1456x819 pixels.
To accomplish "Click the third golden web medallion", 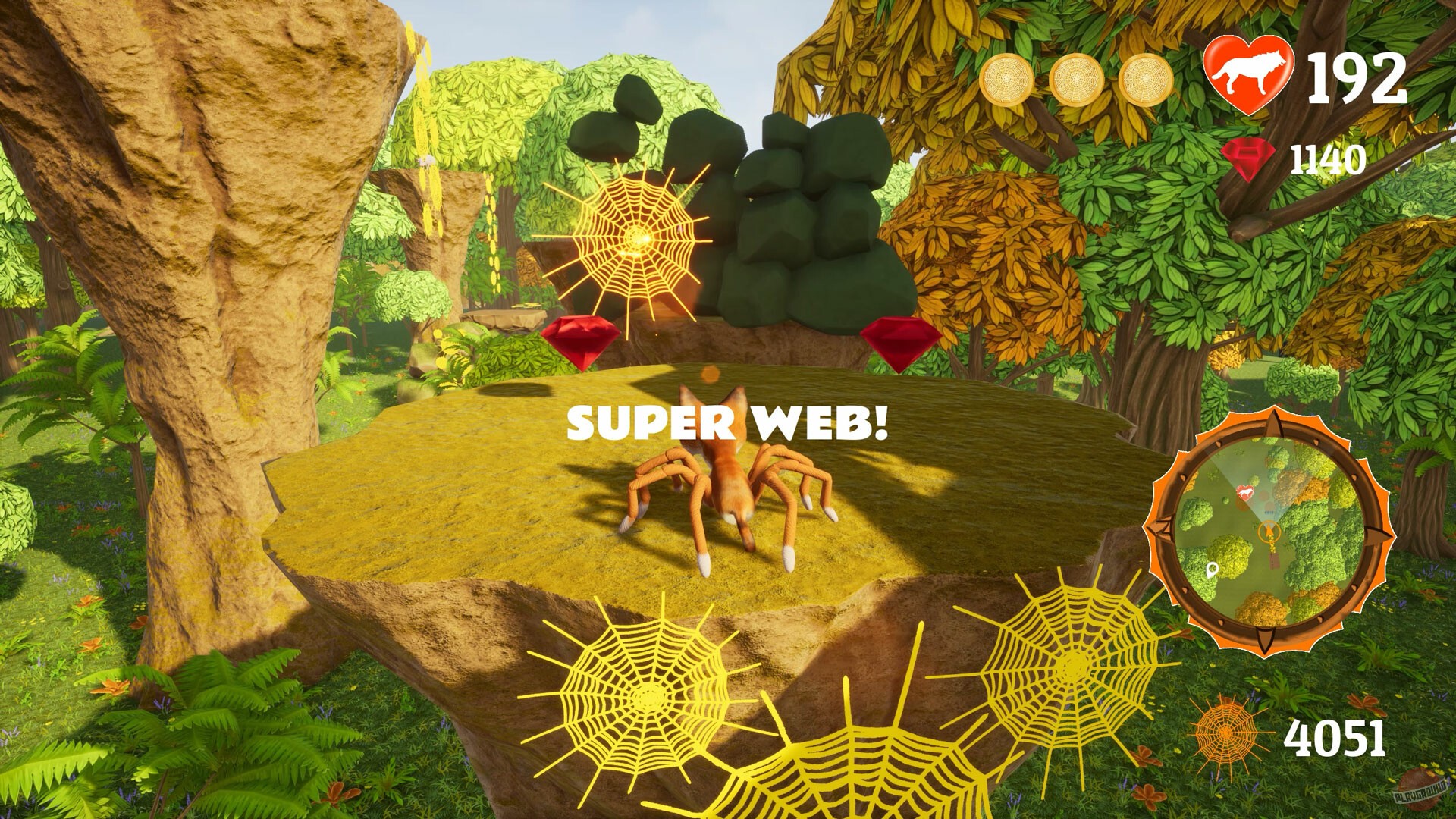I will pyautogui.click(x=1147, y=79).
